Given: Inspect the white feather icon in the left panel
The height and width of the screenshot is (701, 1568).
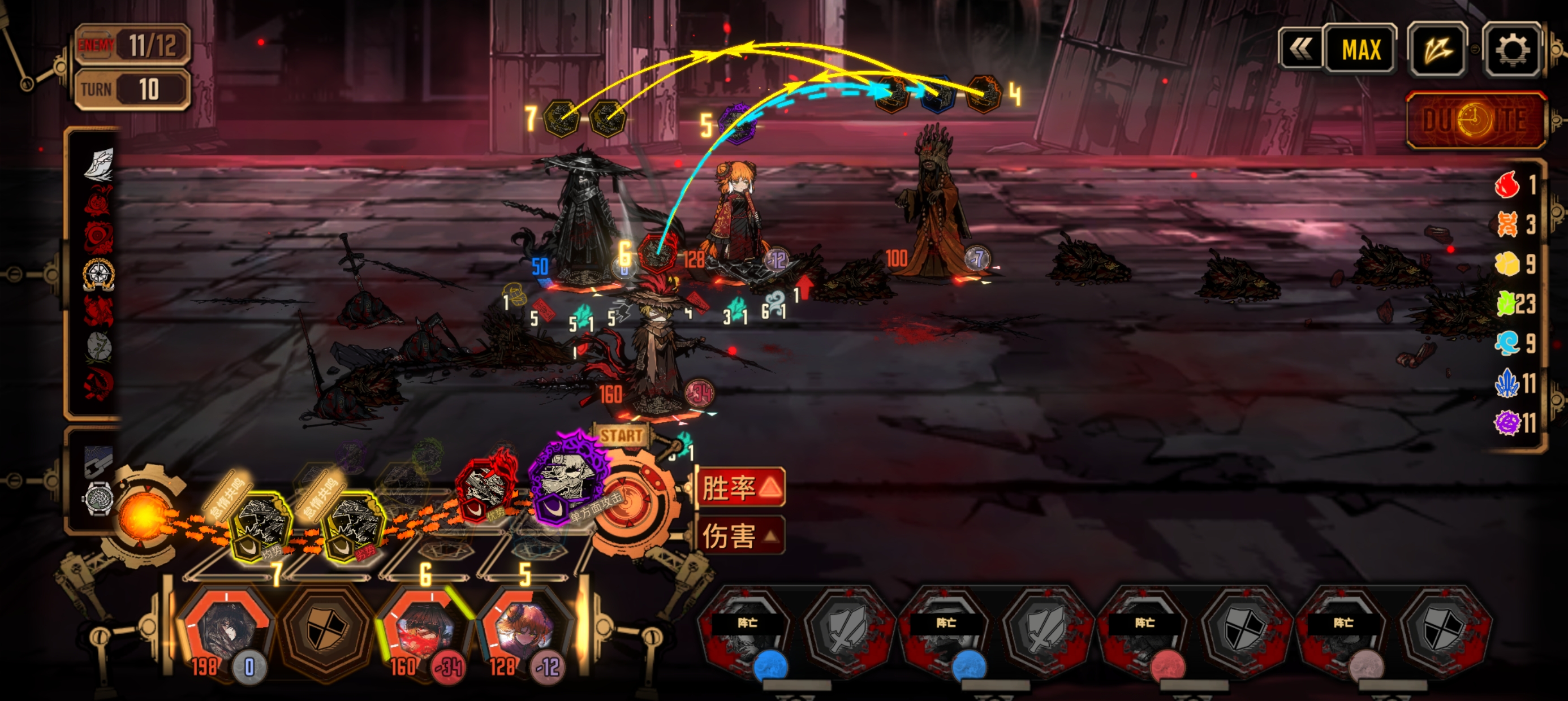Looking at the screenshot, I should (98, 165).
